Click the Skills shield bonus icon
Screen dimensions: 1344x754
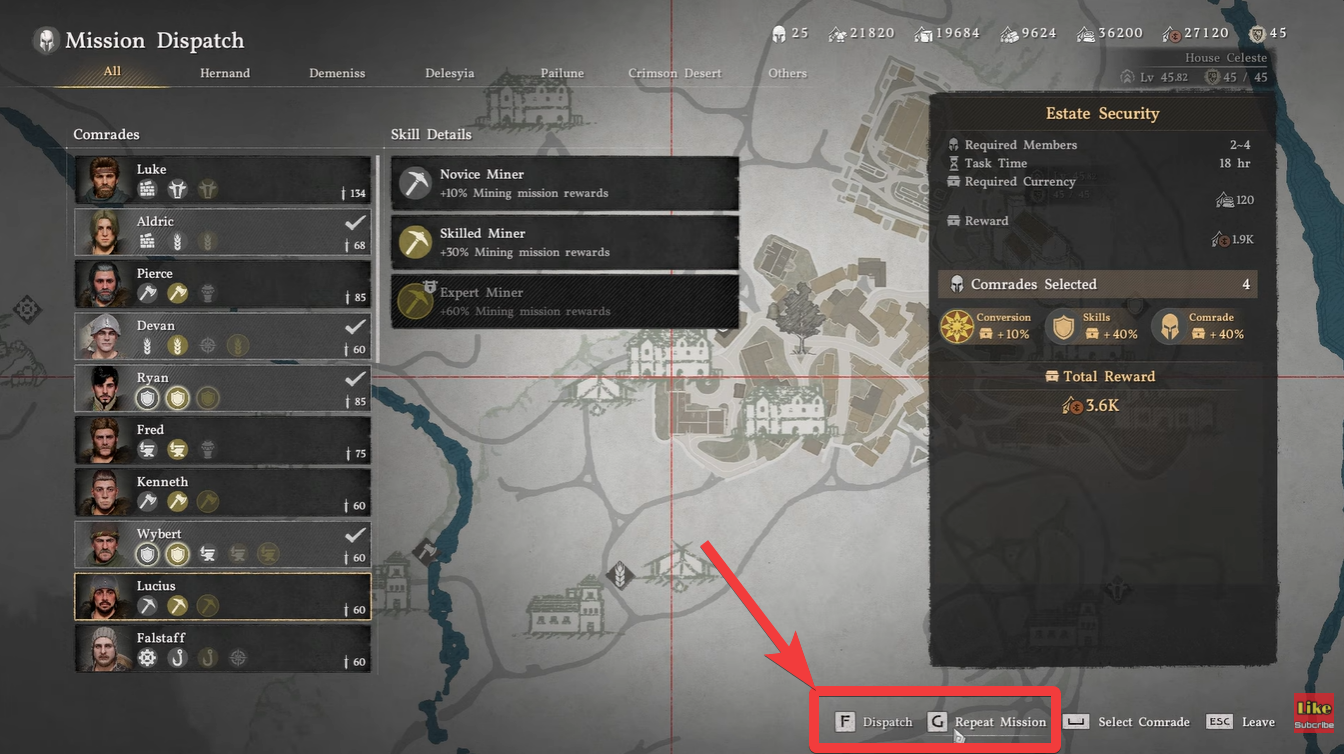pos(1062,327)
